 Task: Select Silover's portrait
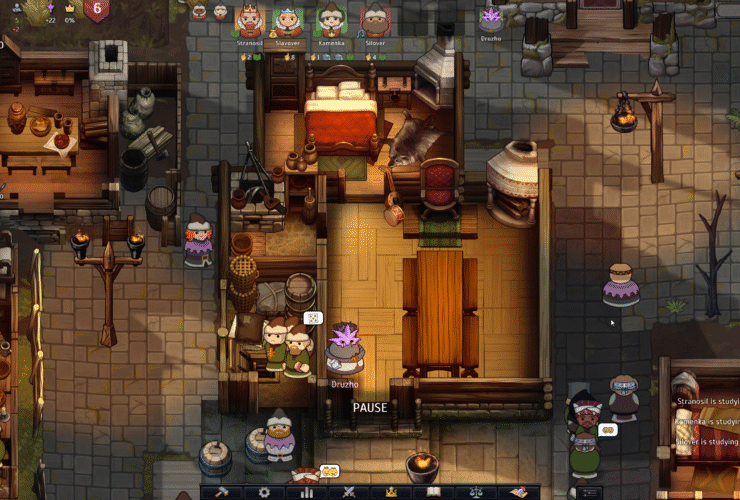coord(375,20)
